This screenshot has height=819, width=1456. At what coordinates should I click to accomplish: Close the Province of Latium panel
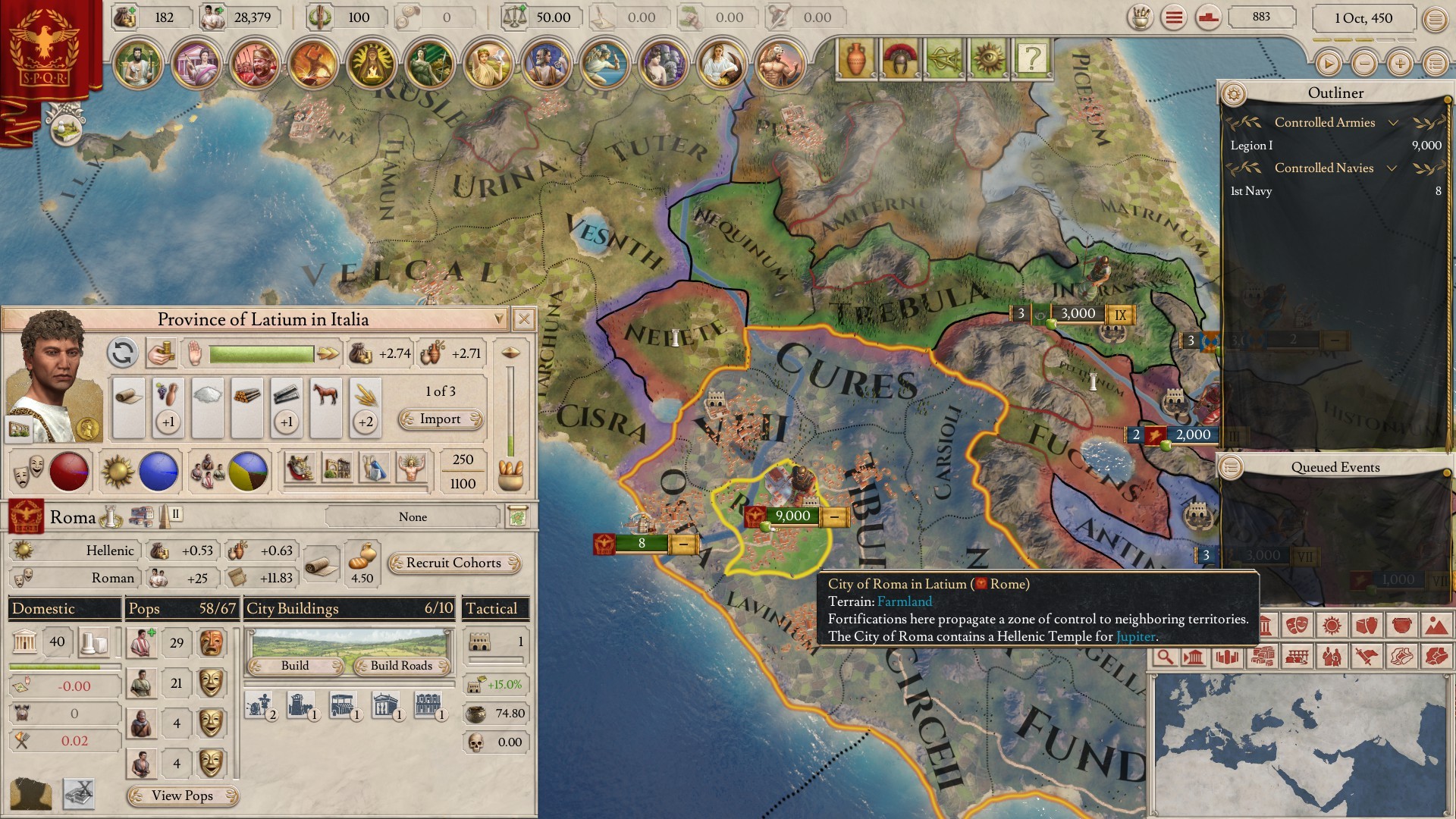click(x=523, y=319)
